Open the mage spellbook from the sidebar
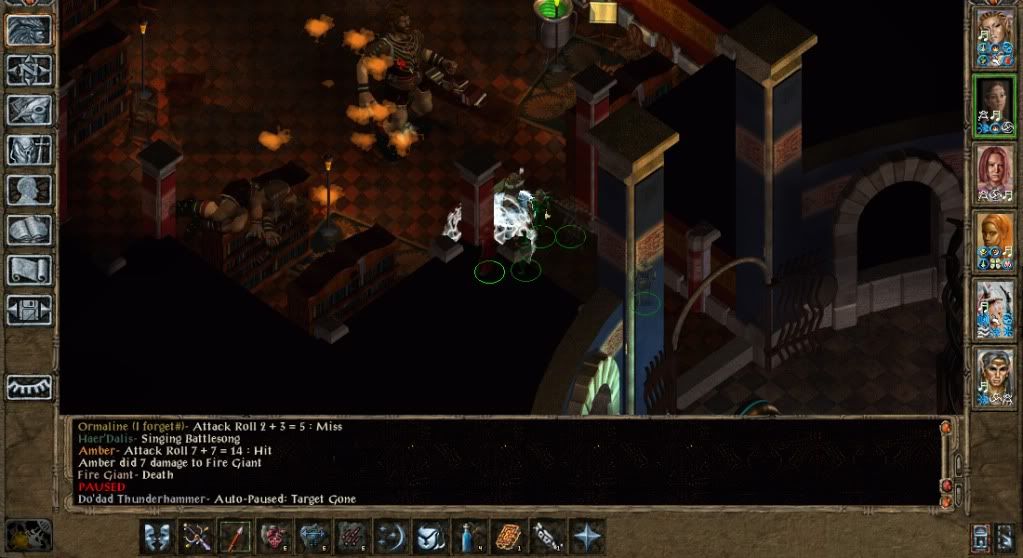Viewport: 1023px width, 558px height. coord(28,229)
